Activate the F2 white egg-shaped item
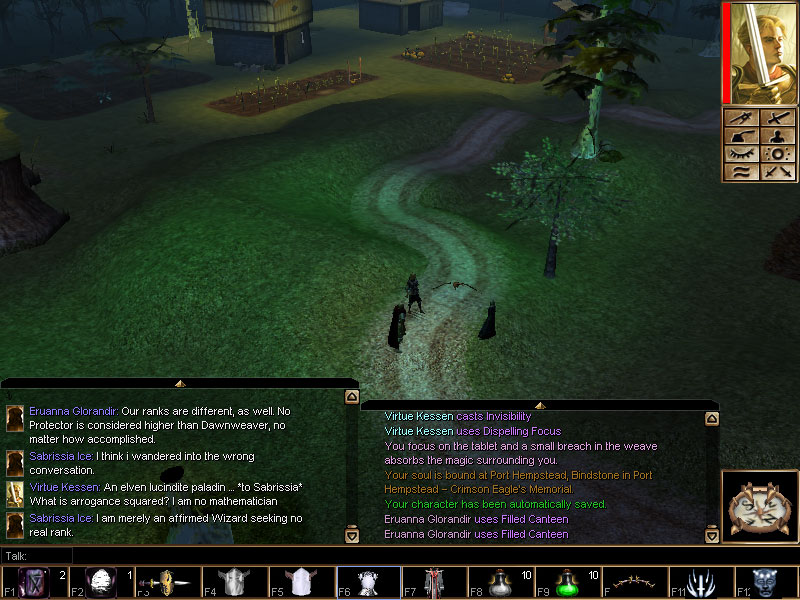This screenshot has height=600, width=800. click(x=101, y=582)
